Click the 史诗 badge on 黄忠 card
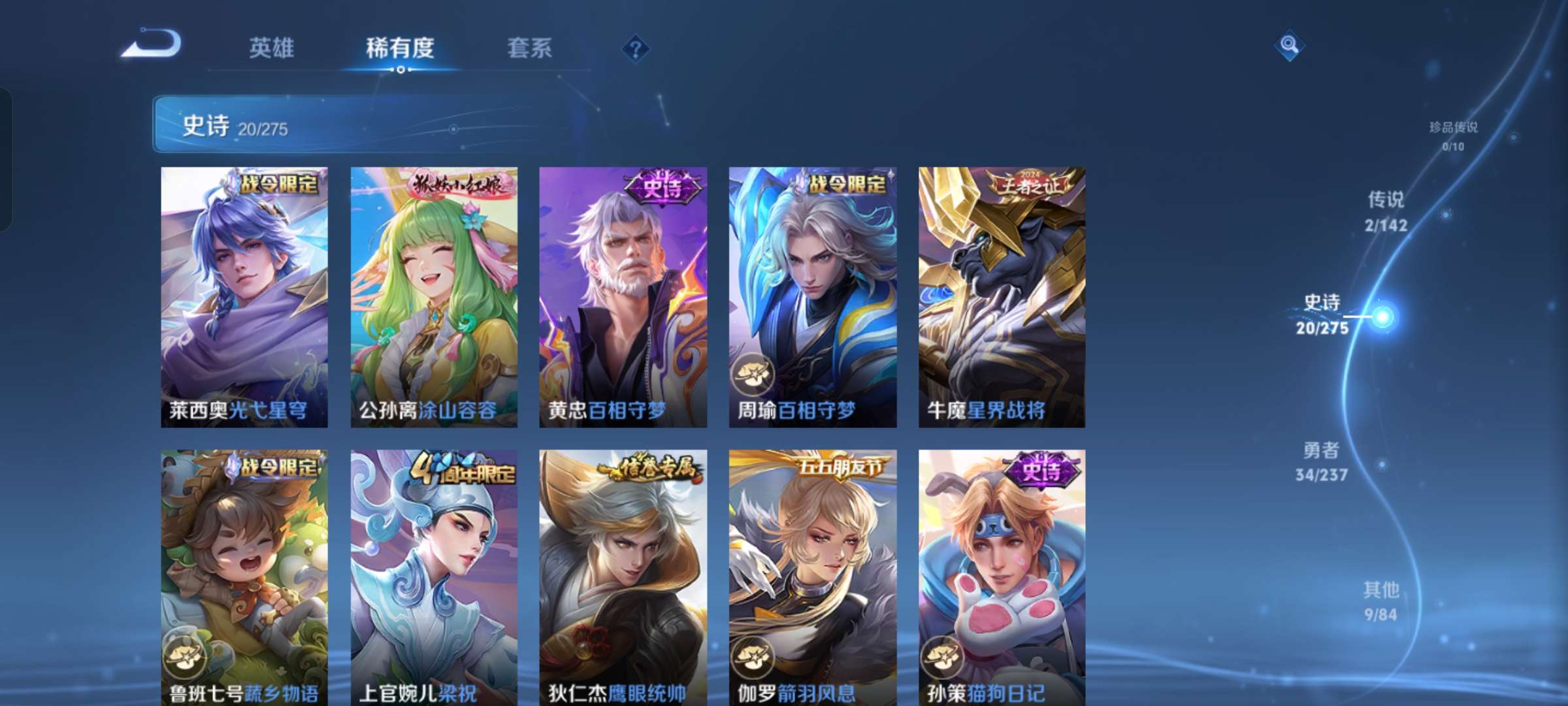The image size is (1568, 706). point(661,187)
